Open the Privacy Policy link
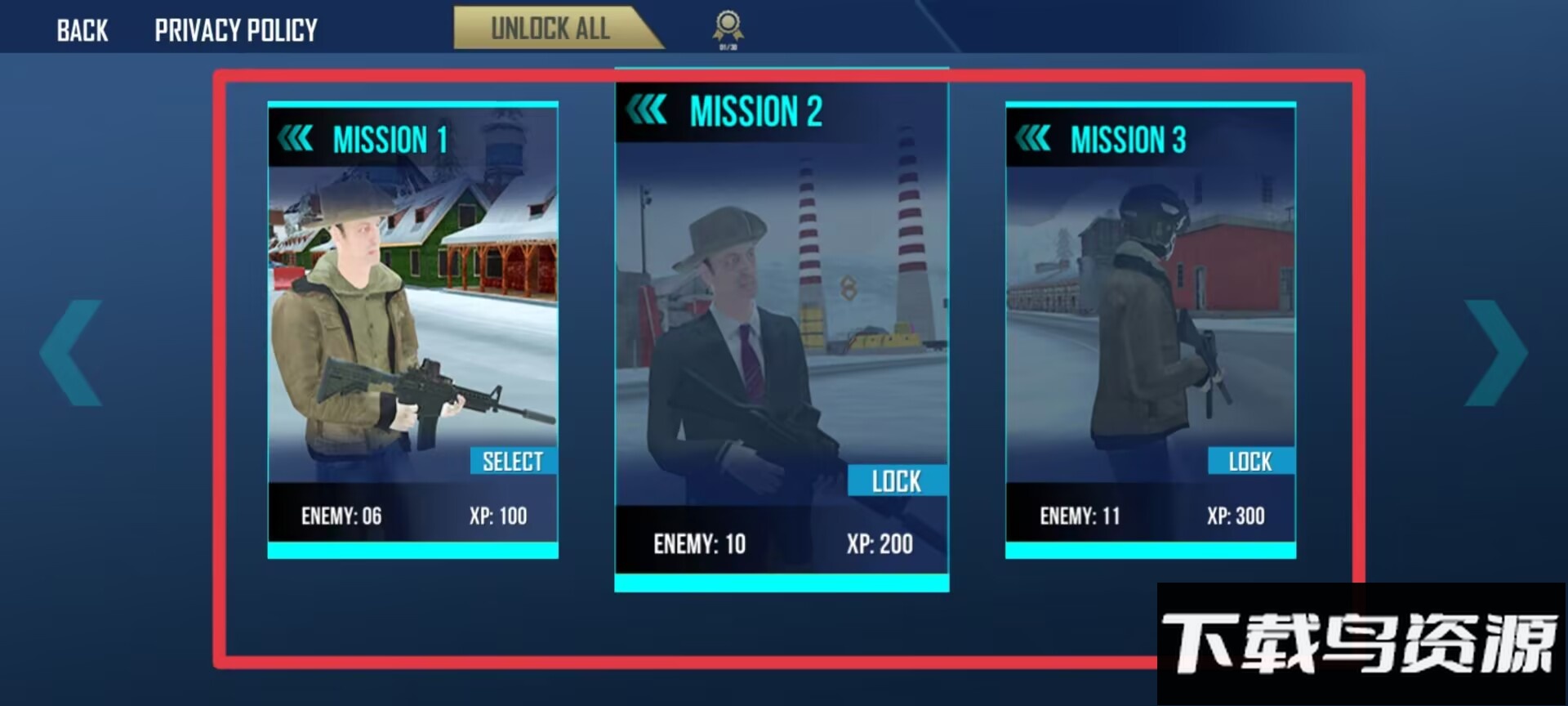The height and width of the screenshot is (706, 1568). tap(236, 31)
